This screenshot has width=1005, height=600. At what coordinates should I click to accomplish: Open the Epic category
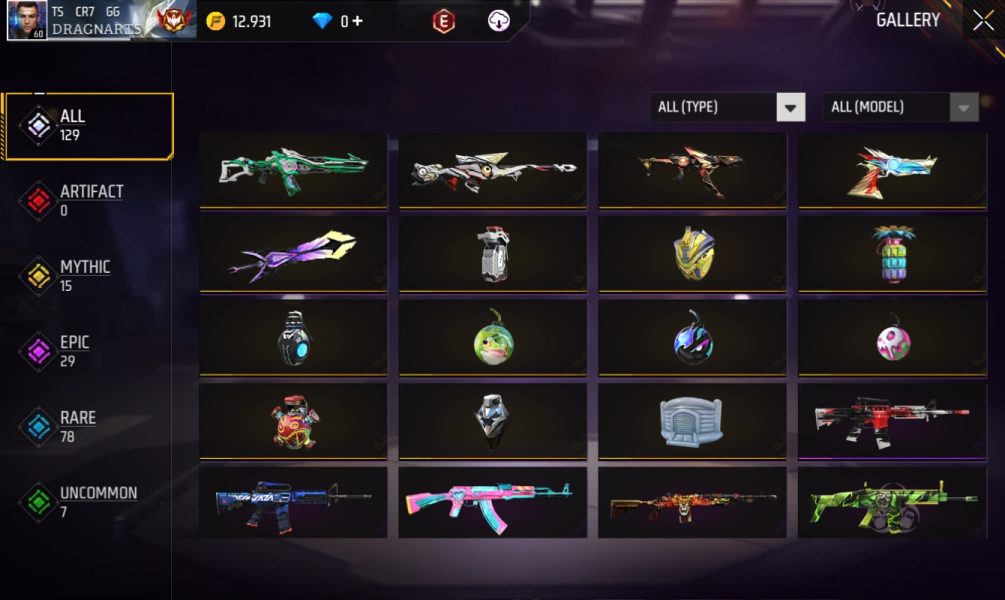click(x=88, y=351)
